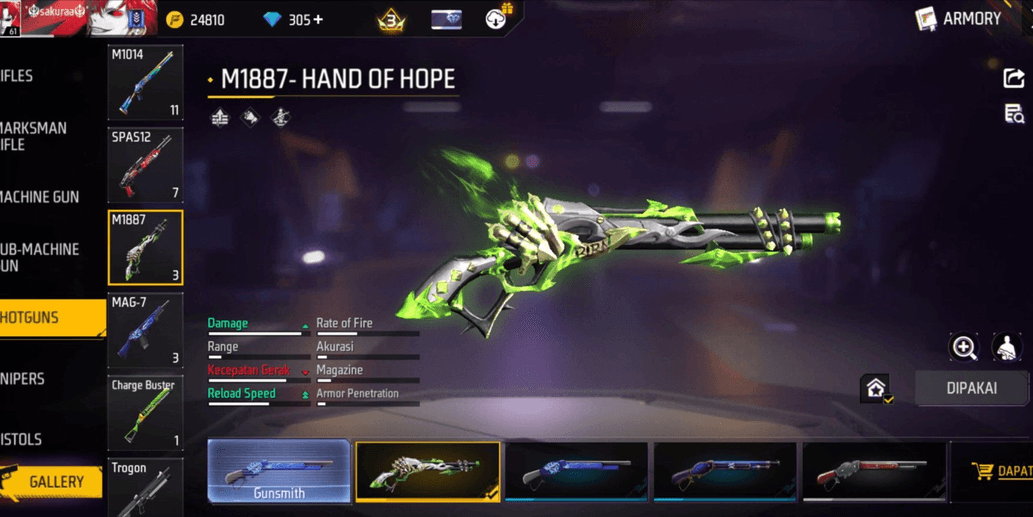Zoom in on the weapon preview
Image resolution: width=1033 pixels, height=517 pixels.
pyautogui.click(x=964, y=347)
